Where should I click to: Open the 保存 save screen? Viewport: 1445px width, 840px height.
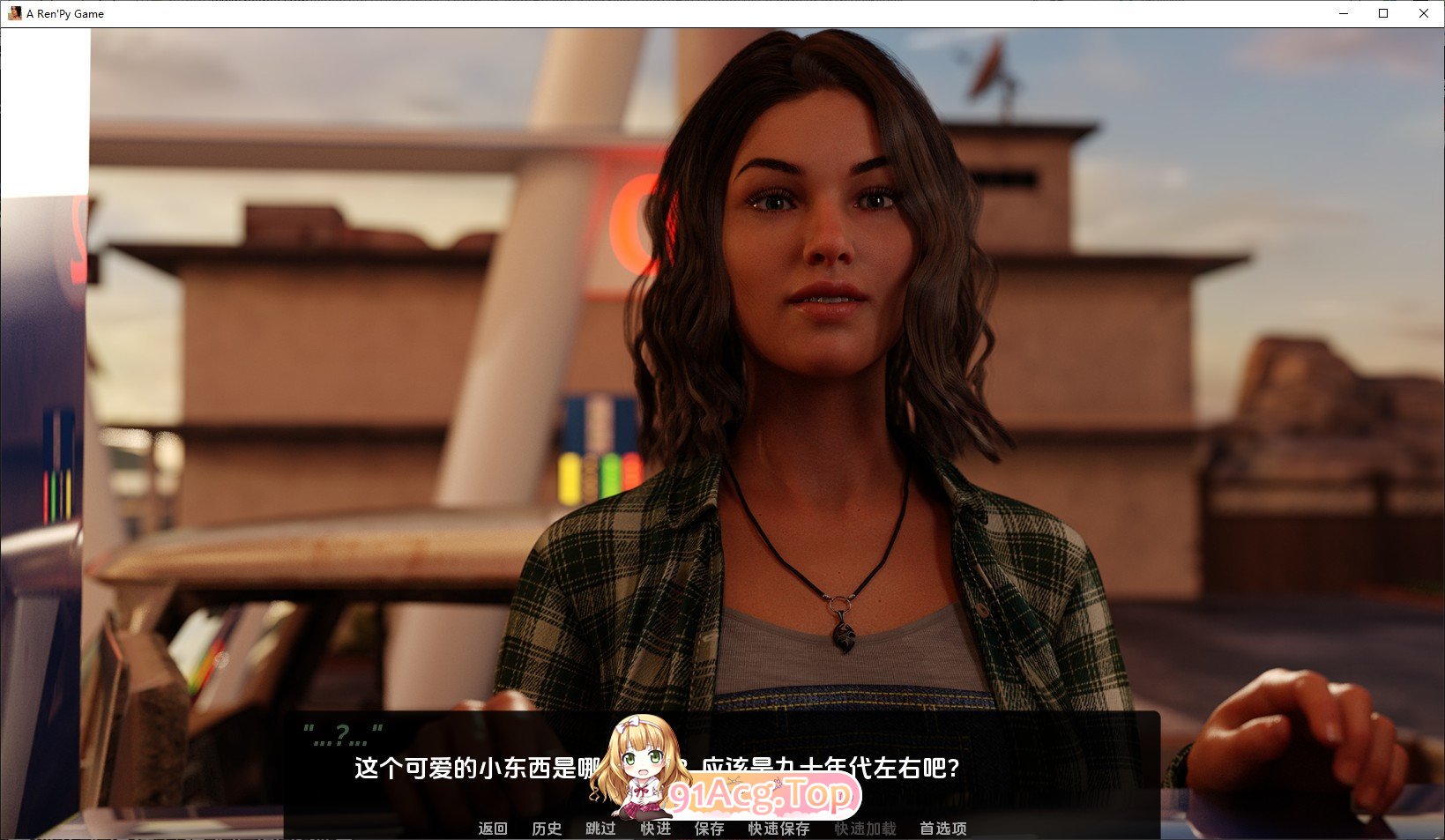709,829
